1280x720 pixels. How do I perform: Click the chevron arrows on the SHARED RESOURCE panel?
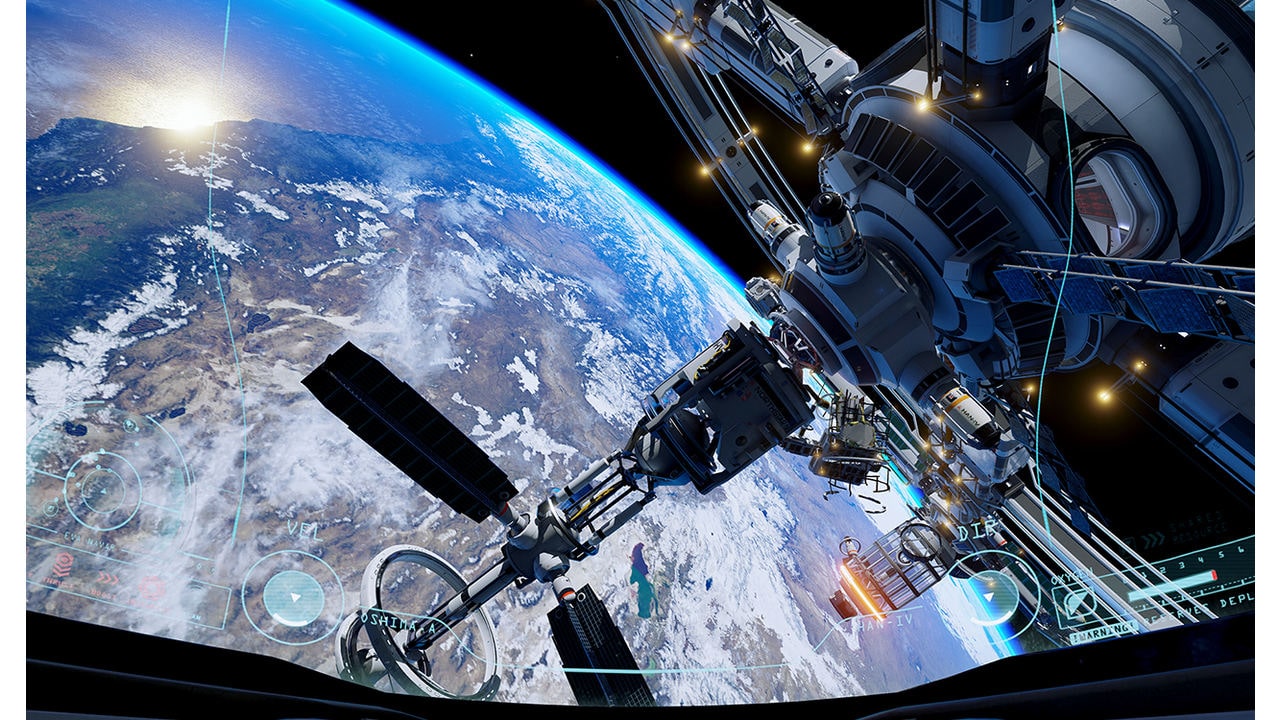coord(1153,538)
